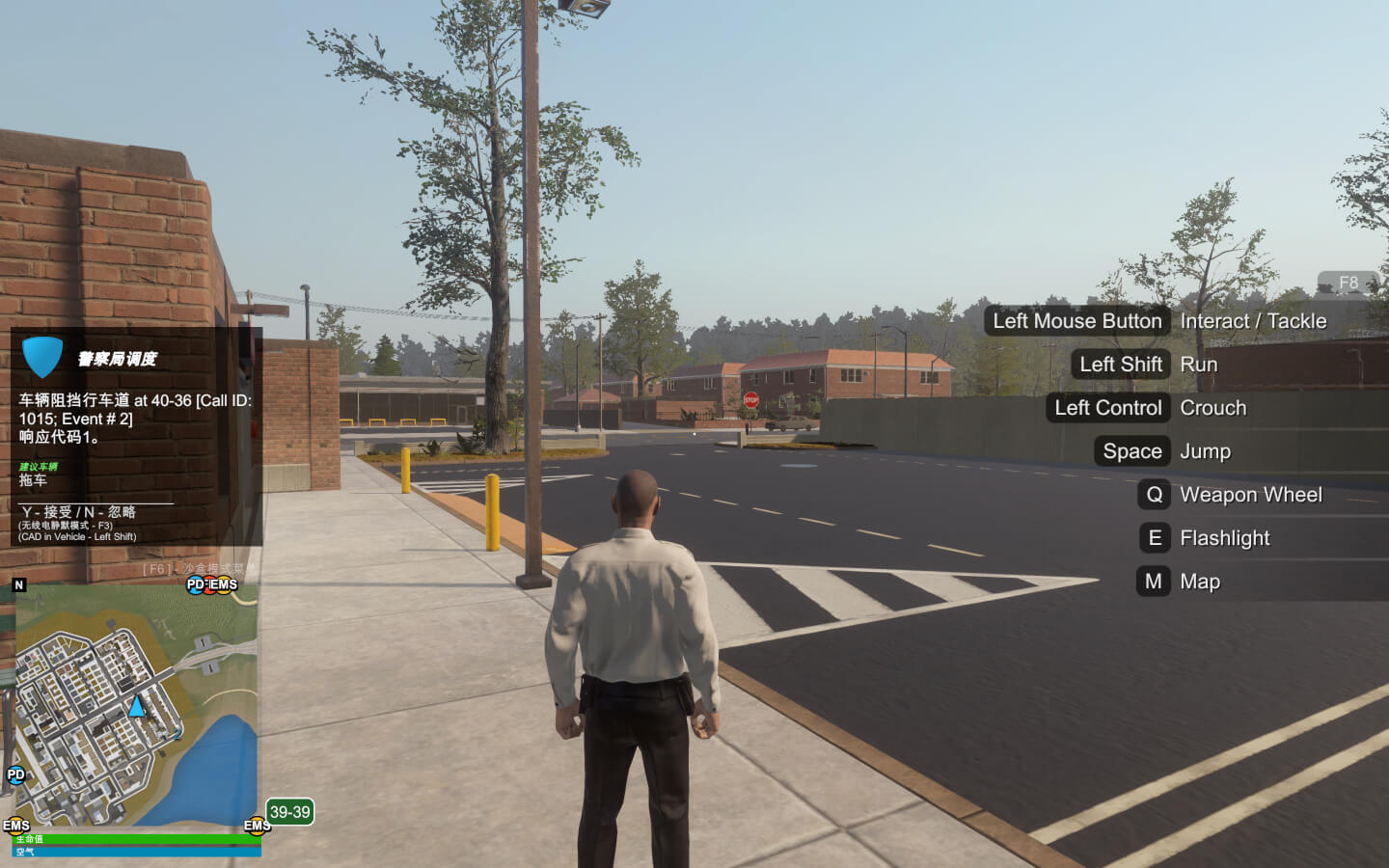Select the EMS icon at the minimap's bottom left

click(15, 824)
